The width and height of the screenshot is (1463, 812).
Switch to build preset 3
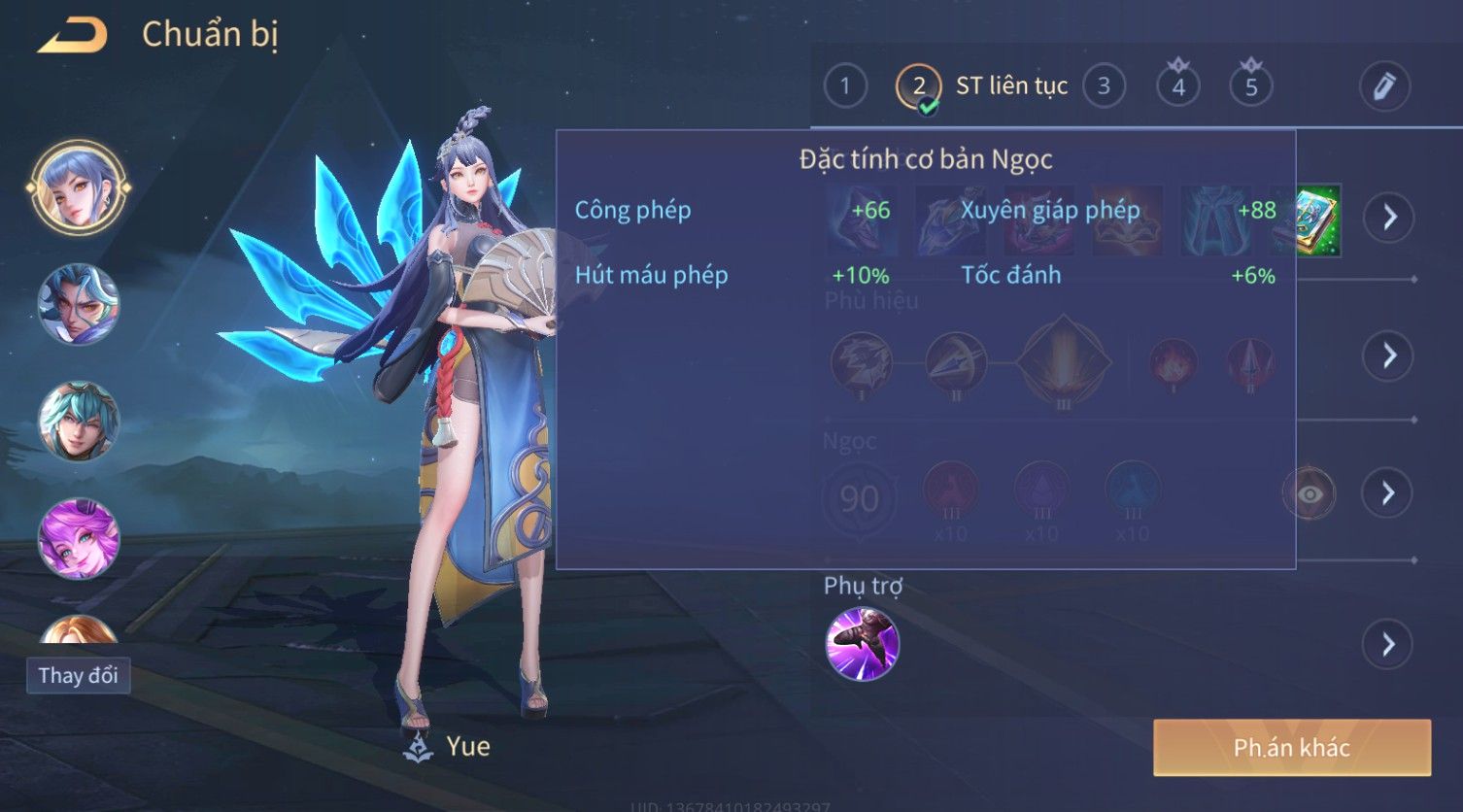[x=1104, y=86]
